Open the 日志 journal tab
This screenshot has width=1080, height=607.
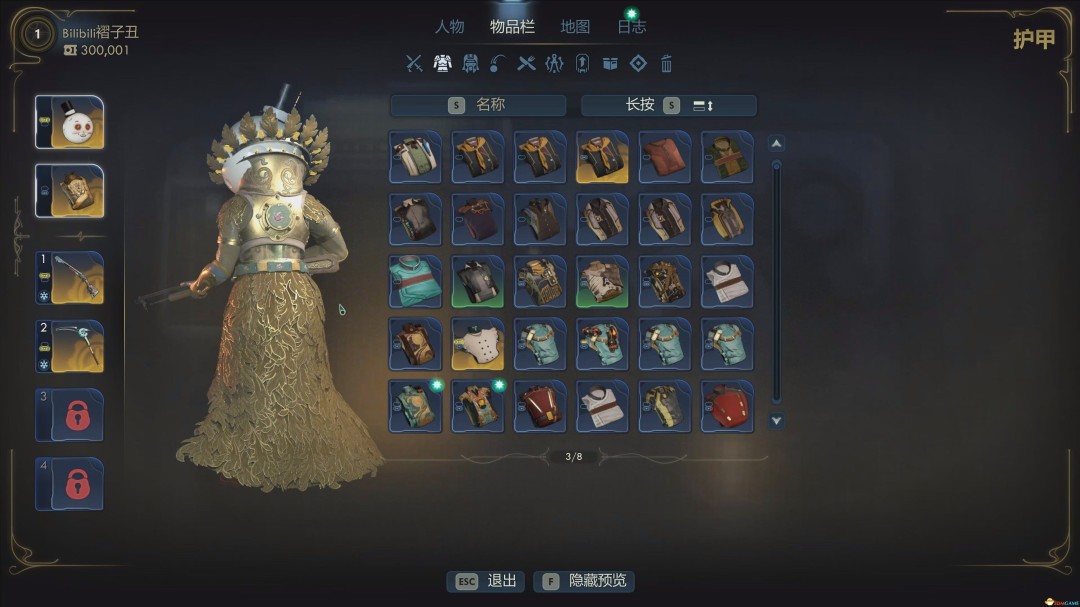[x=632, y=27]
